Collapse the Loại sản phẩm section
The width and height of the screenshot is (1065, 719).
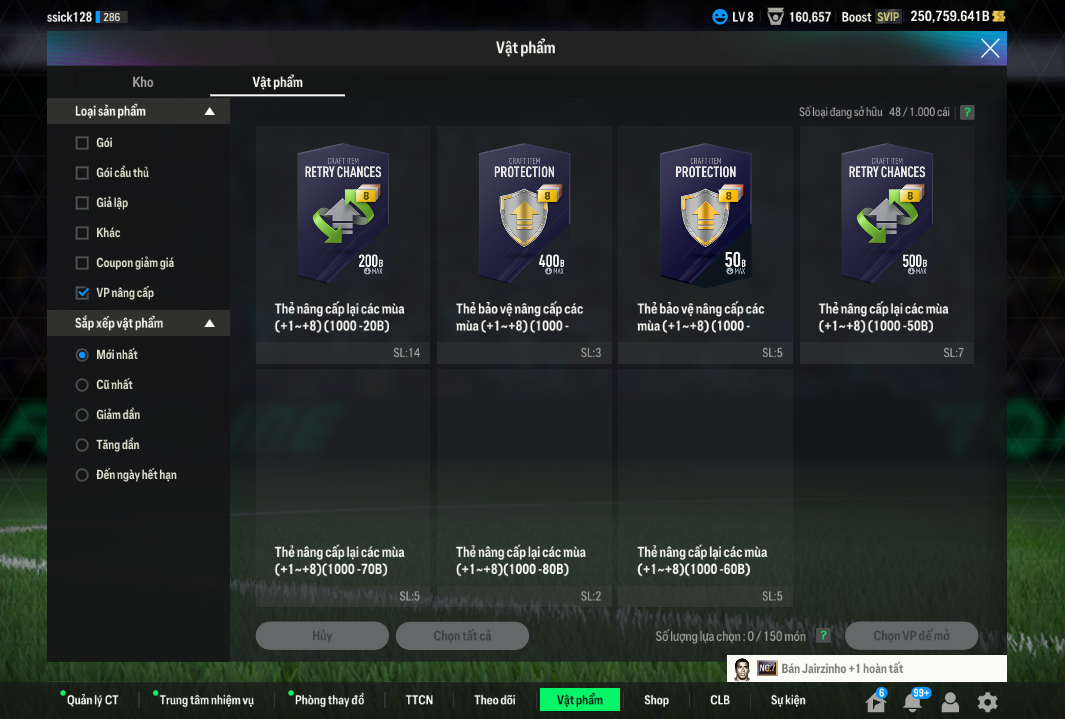tap(209, 111)
